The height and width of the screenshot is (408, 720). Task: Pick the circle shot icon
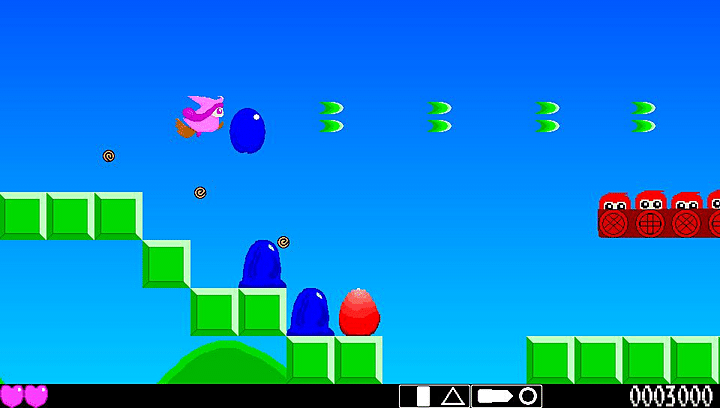coord(527,396)
